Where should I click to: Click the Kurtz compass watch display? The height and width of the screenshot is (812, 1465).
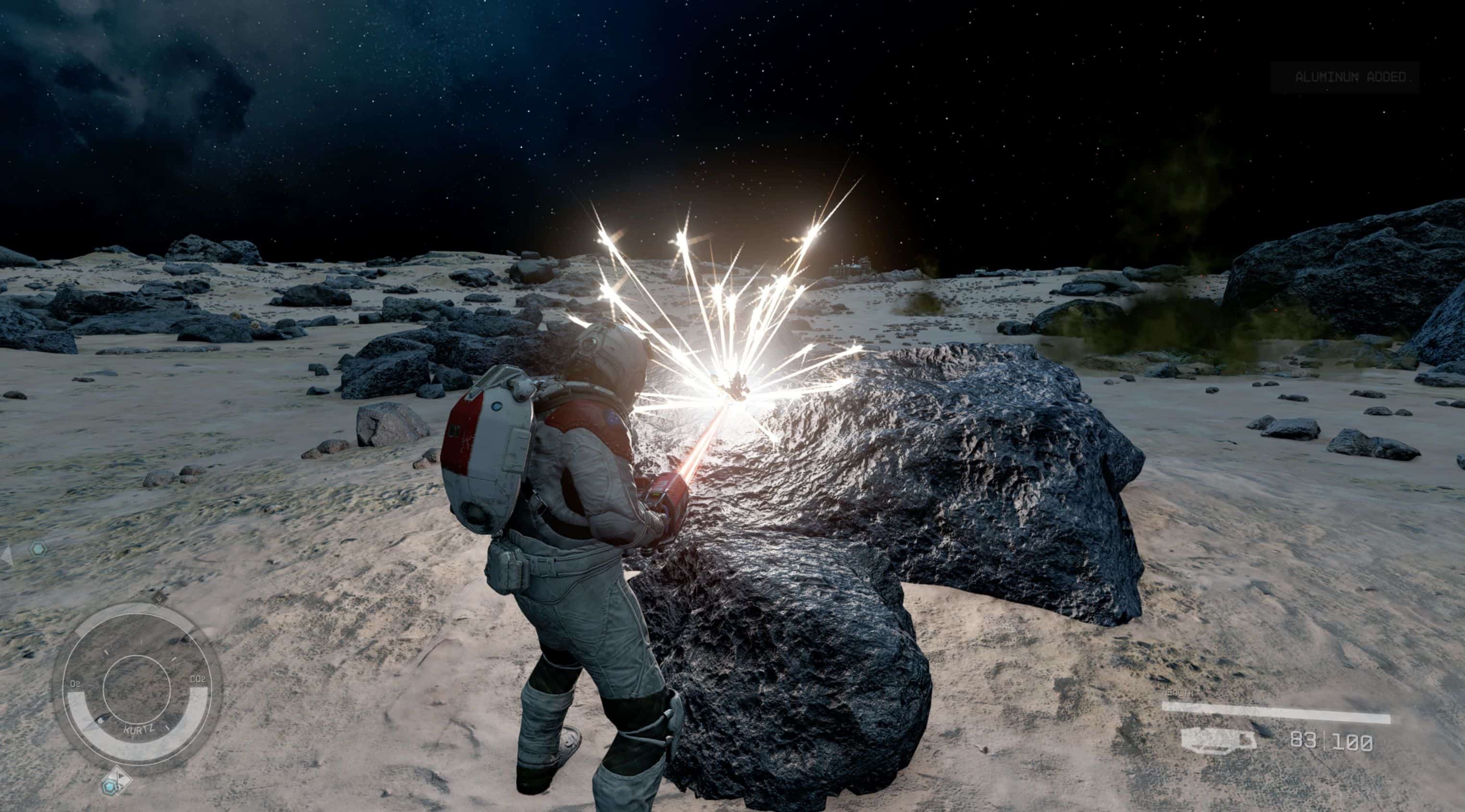point(136,688)
